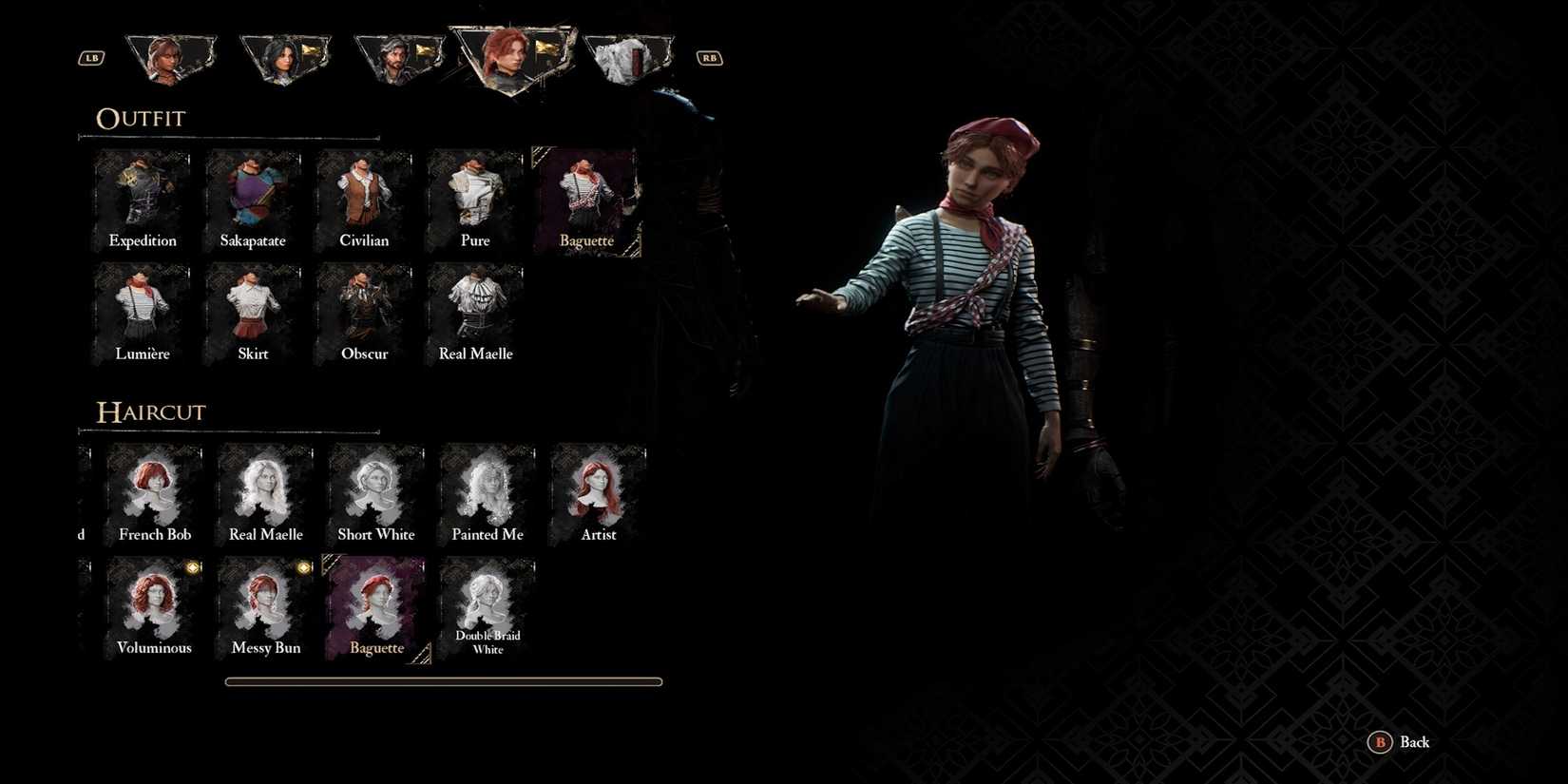Click the LB shoulder button prompt

[x=90, y=57]
